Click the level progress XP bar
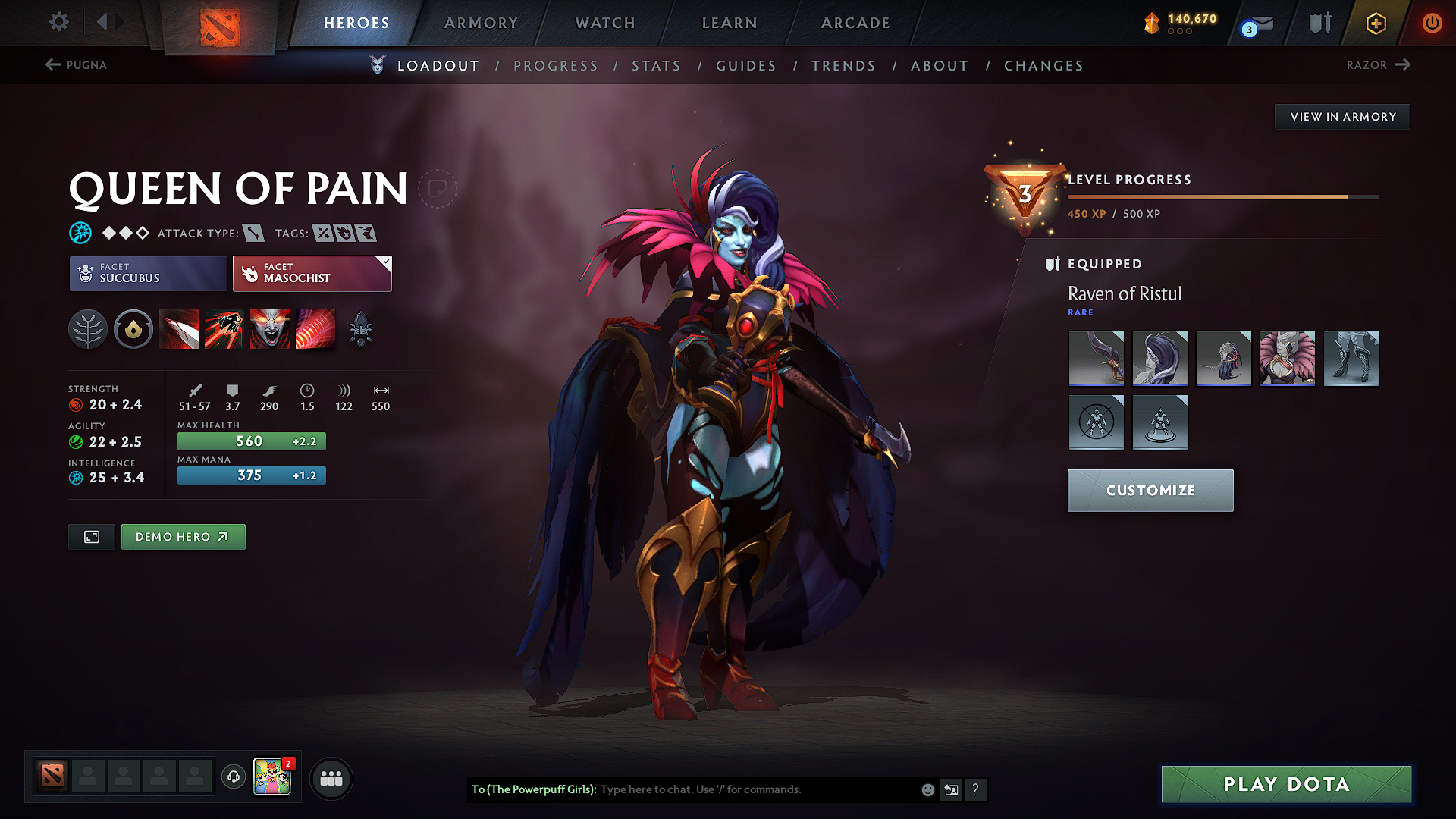 (1221, 196)
